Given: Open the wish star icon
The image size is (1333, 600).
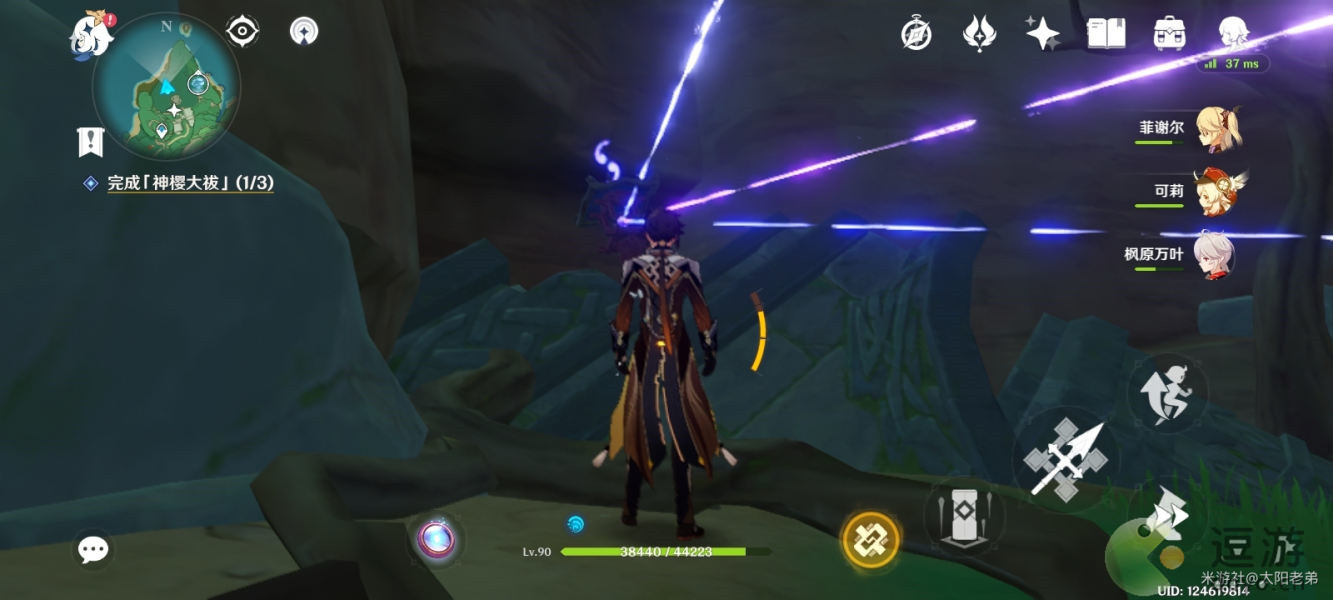Looking at the screenshot, I should point(1042,34).
